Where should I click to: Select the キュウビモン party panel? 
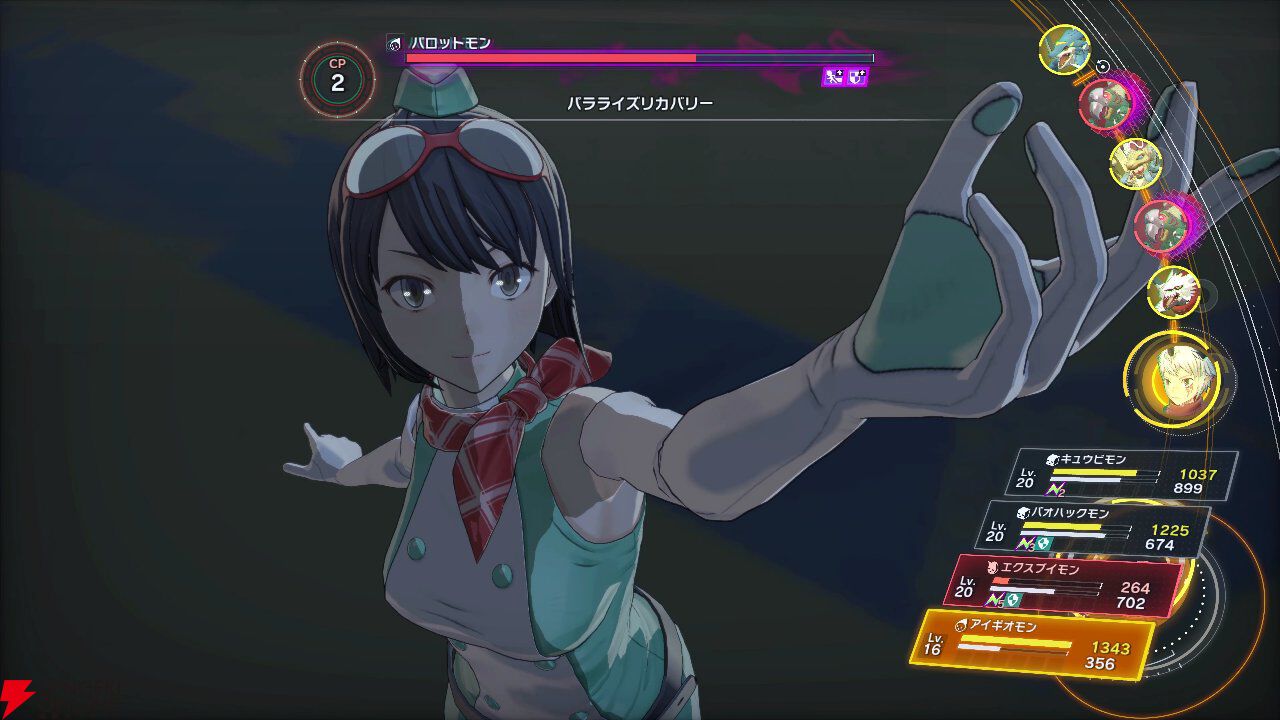[x=1126, y=474]
